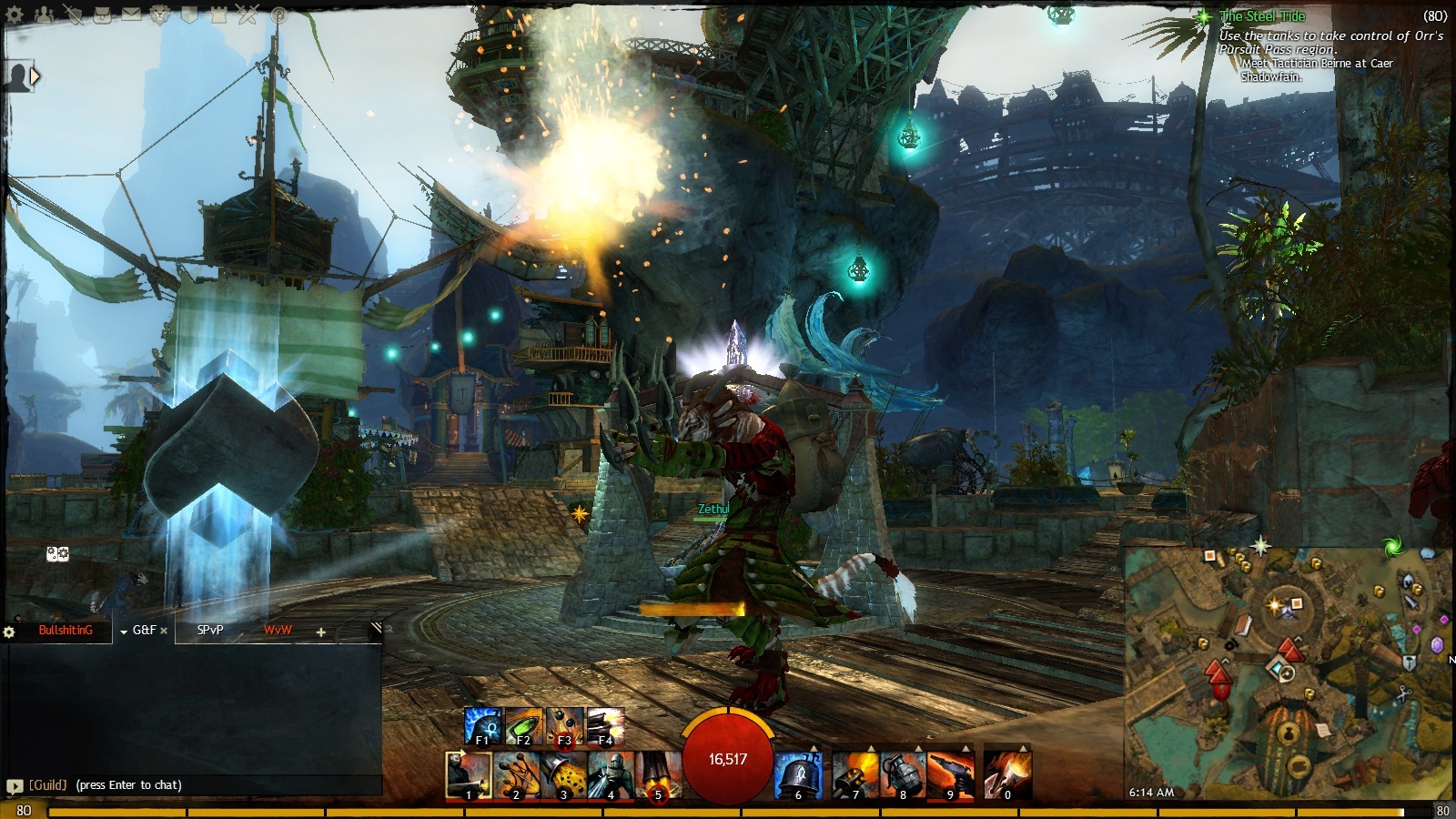
Task: Open the World vs World castle icon
Action: pos(218,15)
